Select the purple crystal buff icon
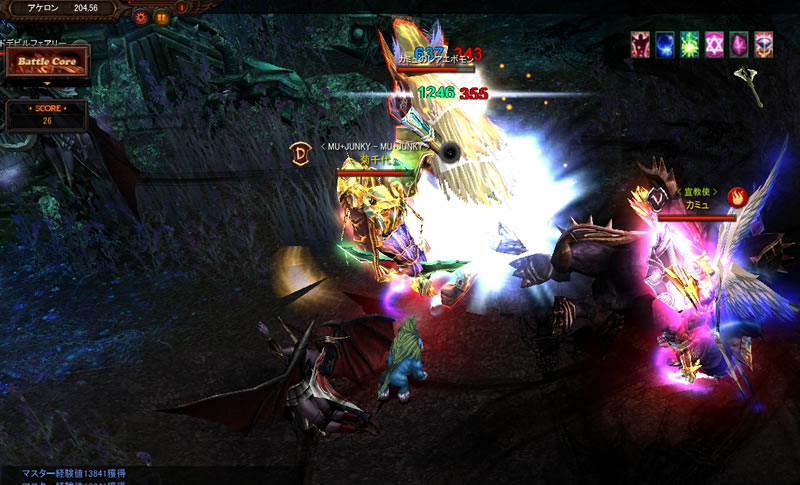This screenshot has height=485, width=800. [x=740, y=44]
